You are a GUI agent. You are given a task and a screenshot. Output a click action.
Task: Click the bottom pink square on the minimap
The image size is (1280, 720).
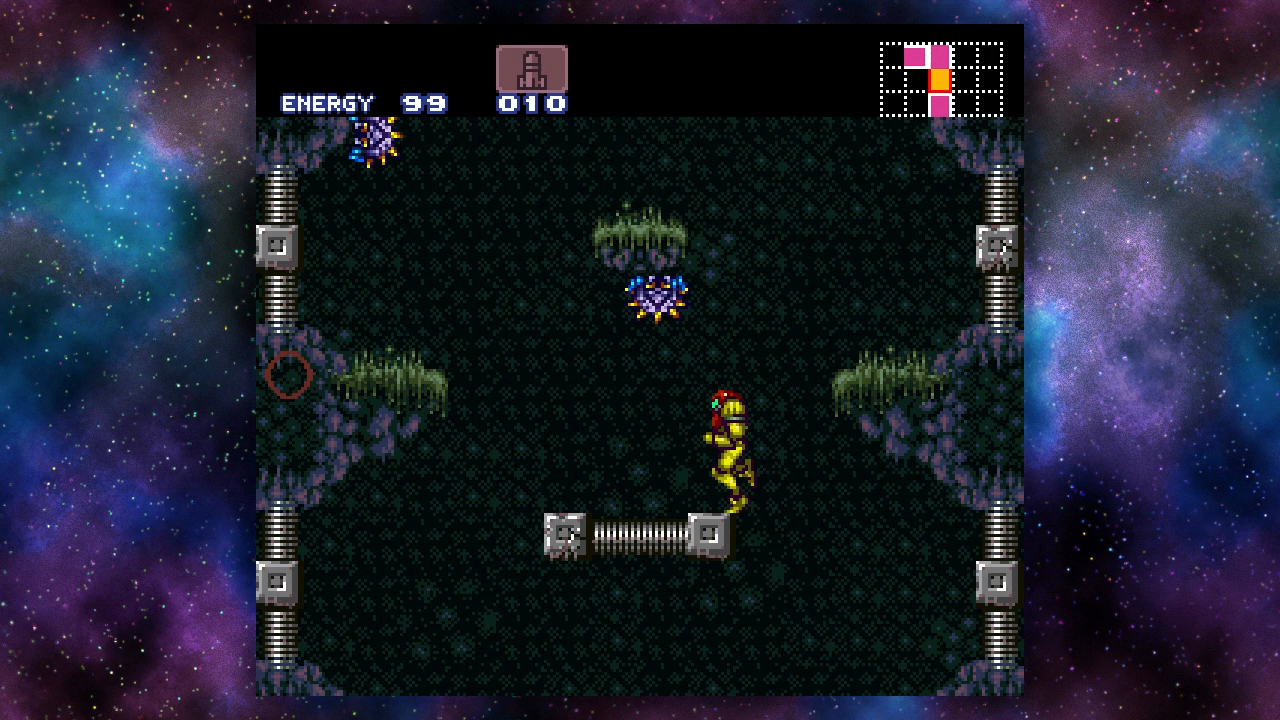[941, 105]
